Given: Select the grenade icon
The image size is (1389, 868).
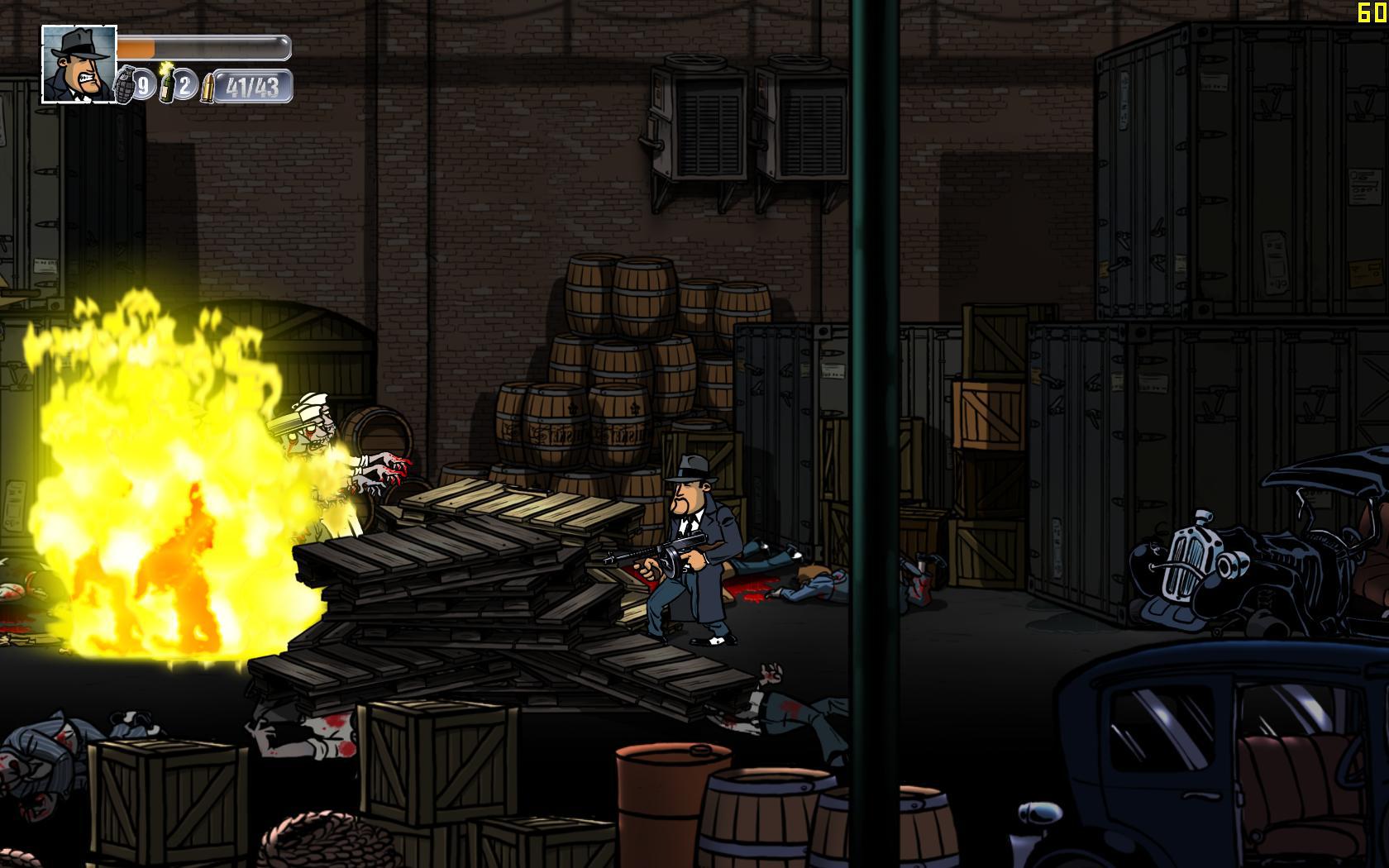Looking at the screenshot, I should click(124, 83).
